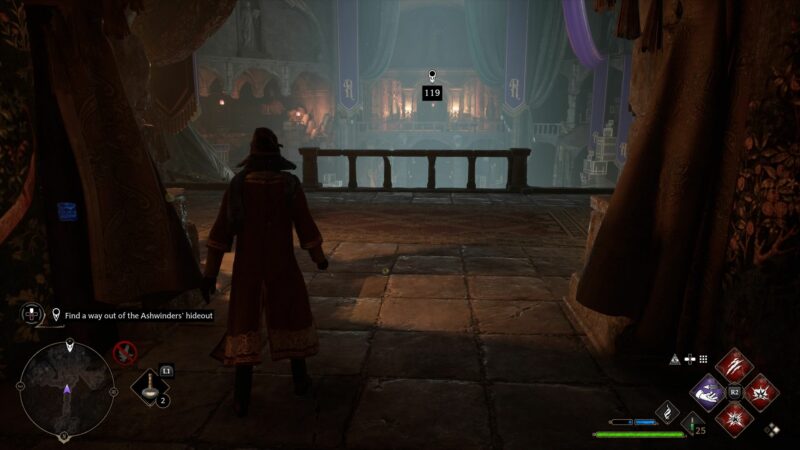Cast the top red slash spell

(x=734, y=366)
